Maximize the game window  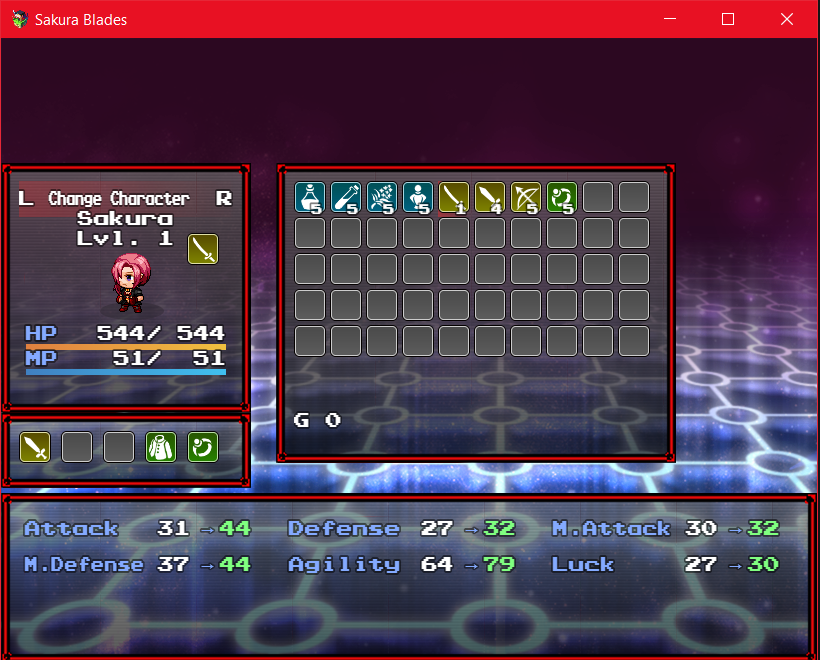728,19
